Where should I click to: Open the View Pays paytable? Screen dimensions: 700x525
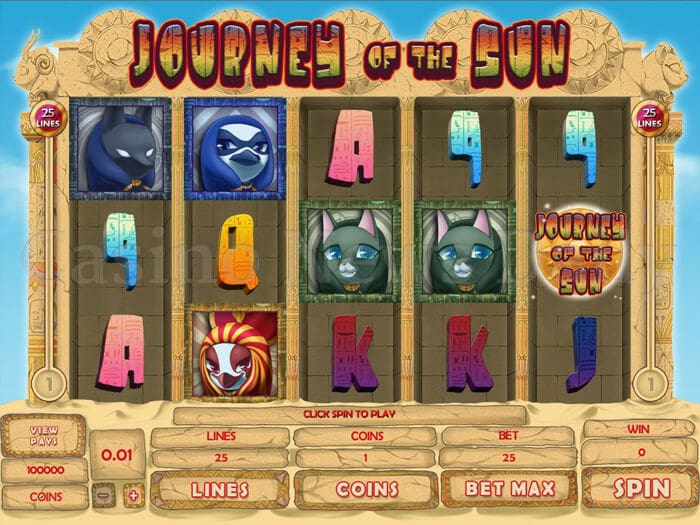point(43,436)
